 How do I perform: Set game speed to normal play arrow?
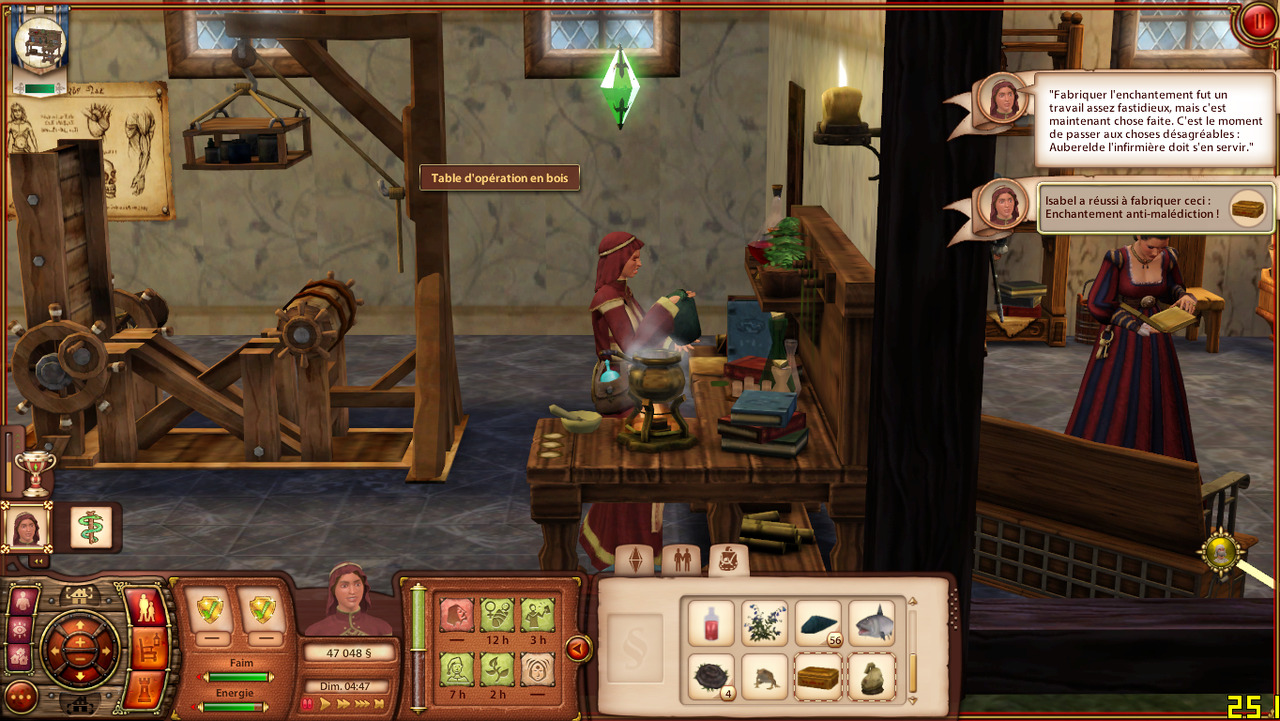(x=325, y=704)
